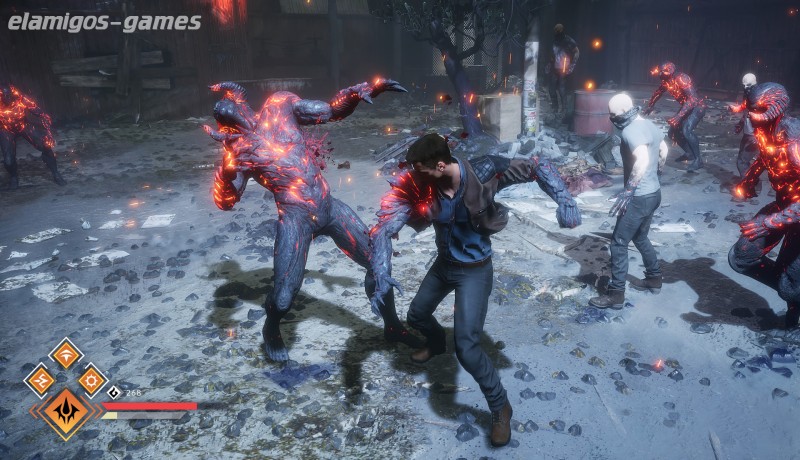Image resolution: width=800 pixels, height=460 pixels.
Task: Trigger the zigzag lightning ability icon
Action: click(40, 380)
